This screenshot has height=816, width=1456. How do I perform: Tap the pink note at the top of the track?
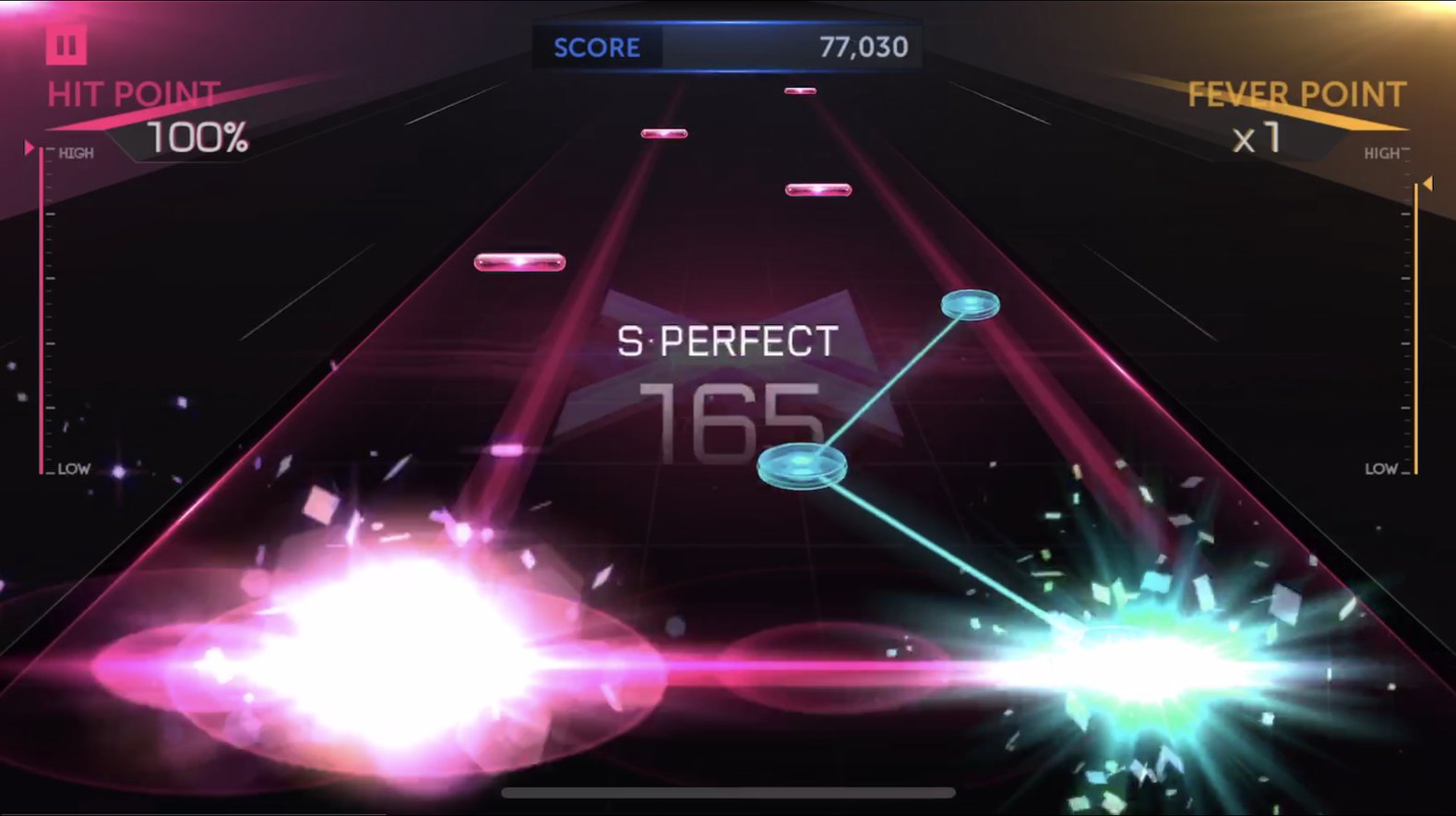click(799, 91)
